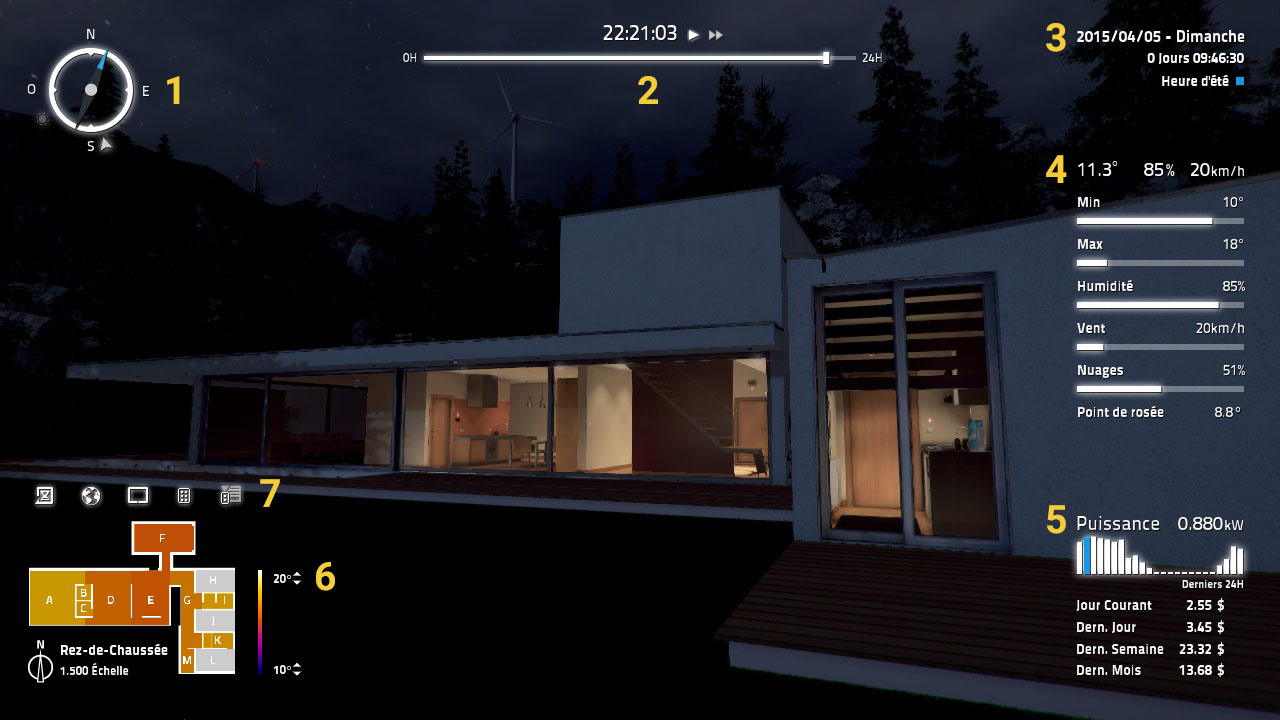
Task: Pick room D on the floor plan
Action: pos(111,599)
